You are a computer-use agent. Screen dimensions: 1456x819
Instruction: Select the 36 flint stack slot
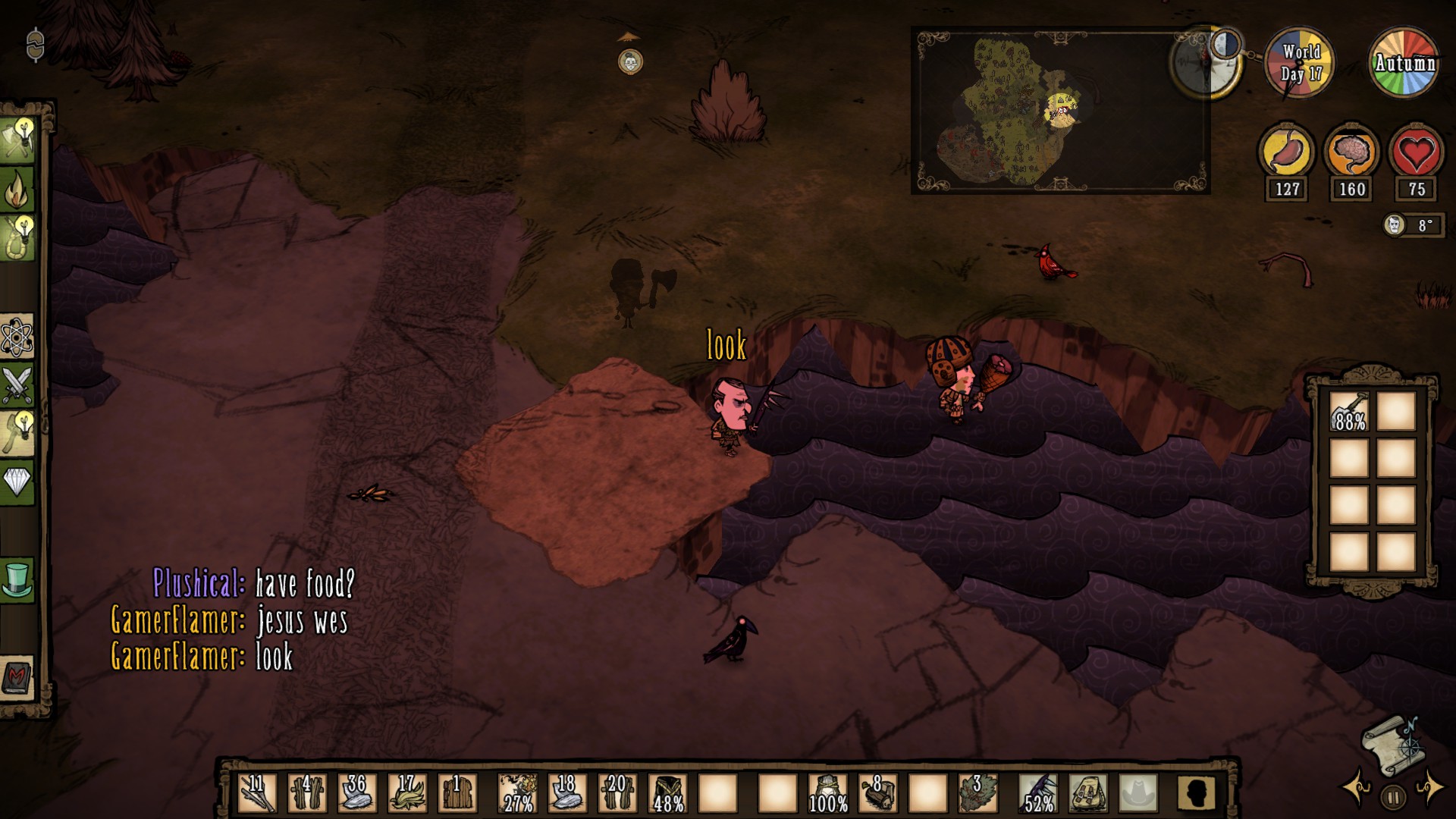click(x=356, y=792)
